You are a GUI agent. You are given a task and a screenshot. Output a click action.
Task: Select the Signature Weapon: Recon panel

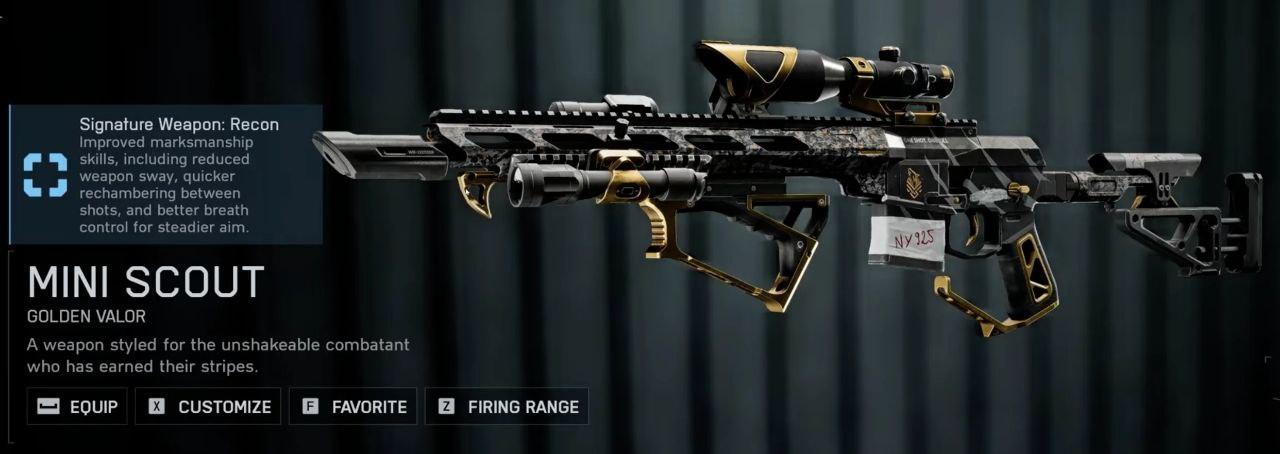tap(166, 174)
